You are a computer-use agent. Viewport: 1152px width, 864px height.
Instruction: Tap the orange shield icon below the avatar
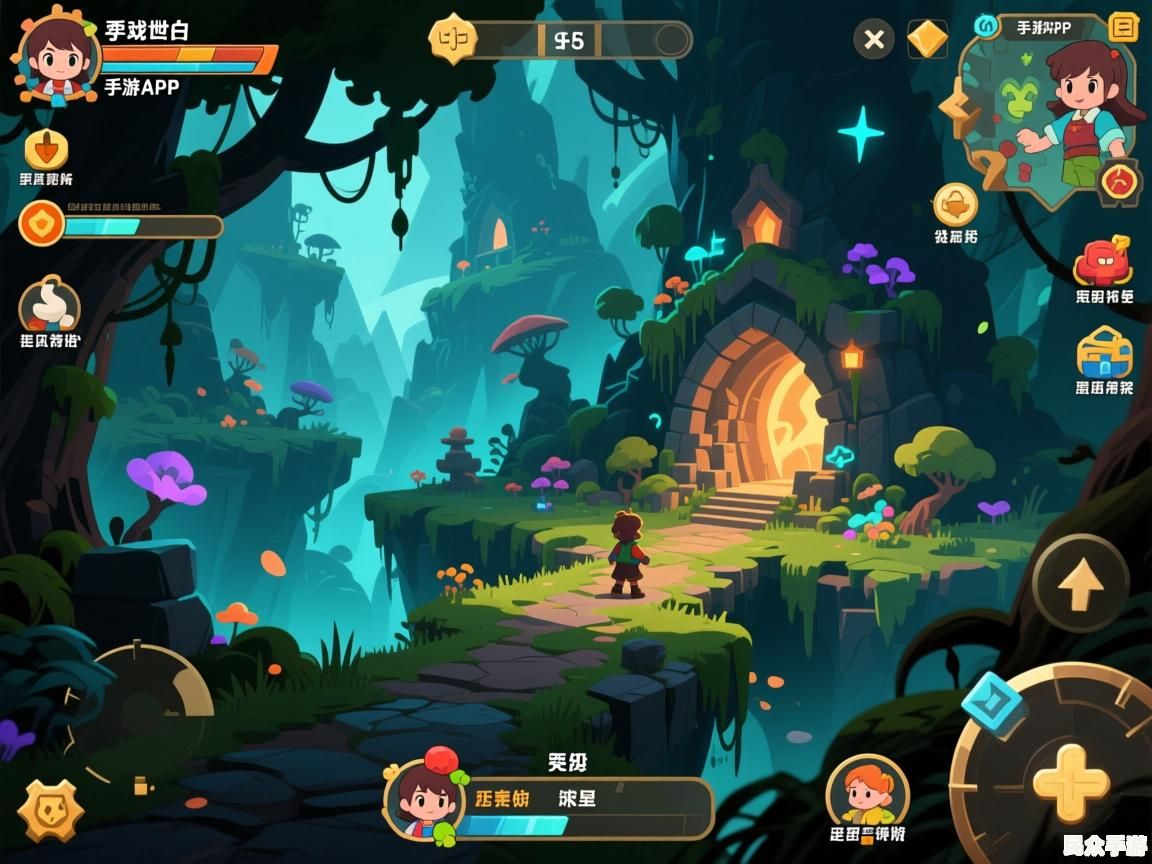tap(46, 150)
